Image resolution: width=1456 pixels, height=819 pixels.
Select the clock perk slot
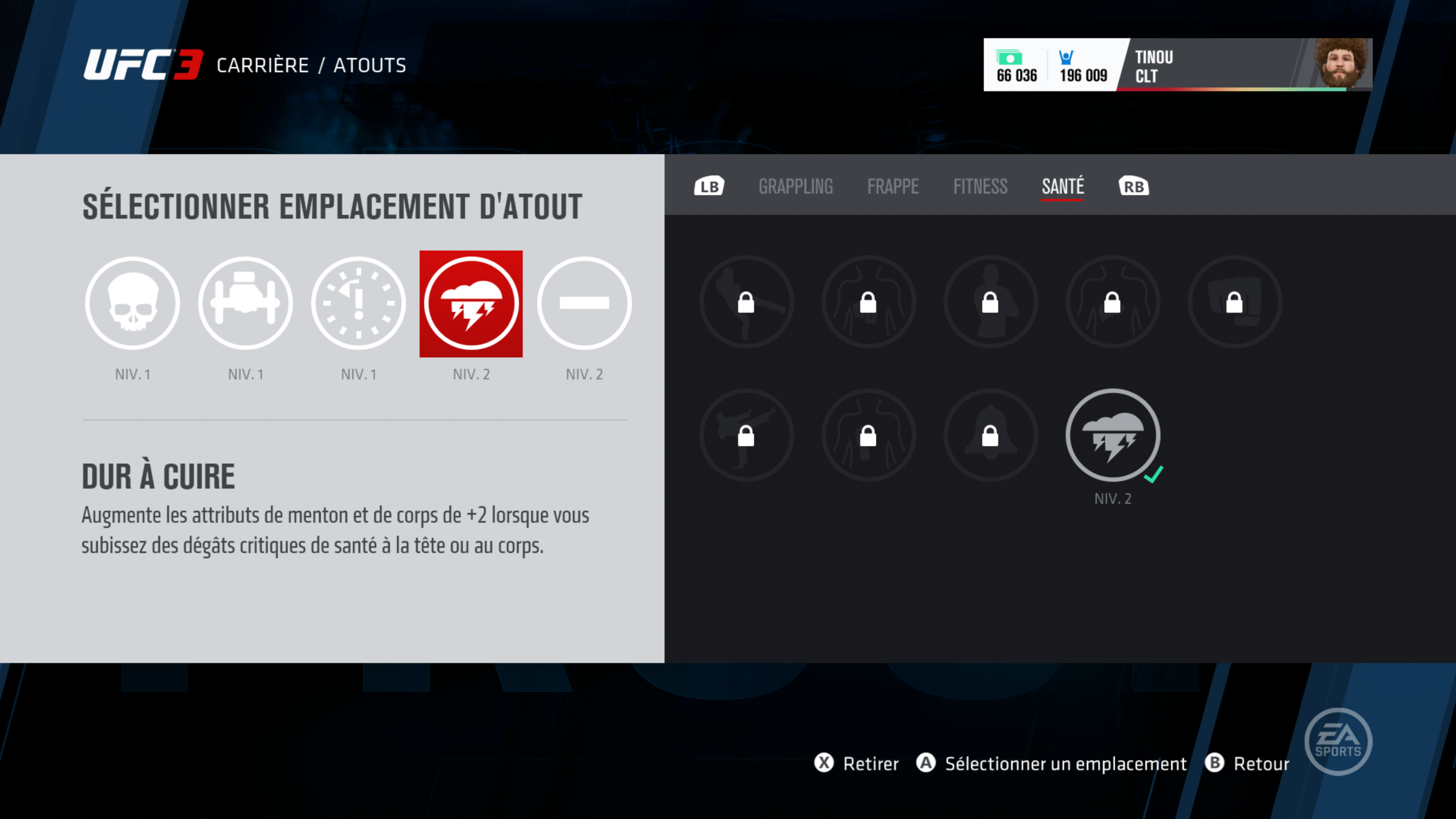[x=358, y=303]
